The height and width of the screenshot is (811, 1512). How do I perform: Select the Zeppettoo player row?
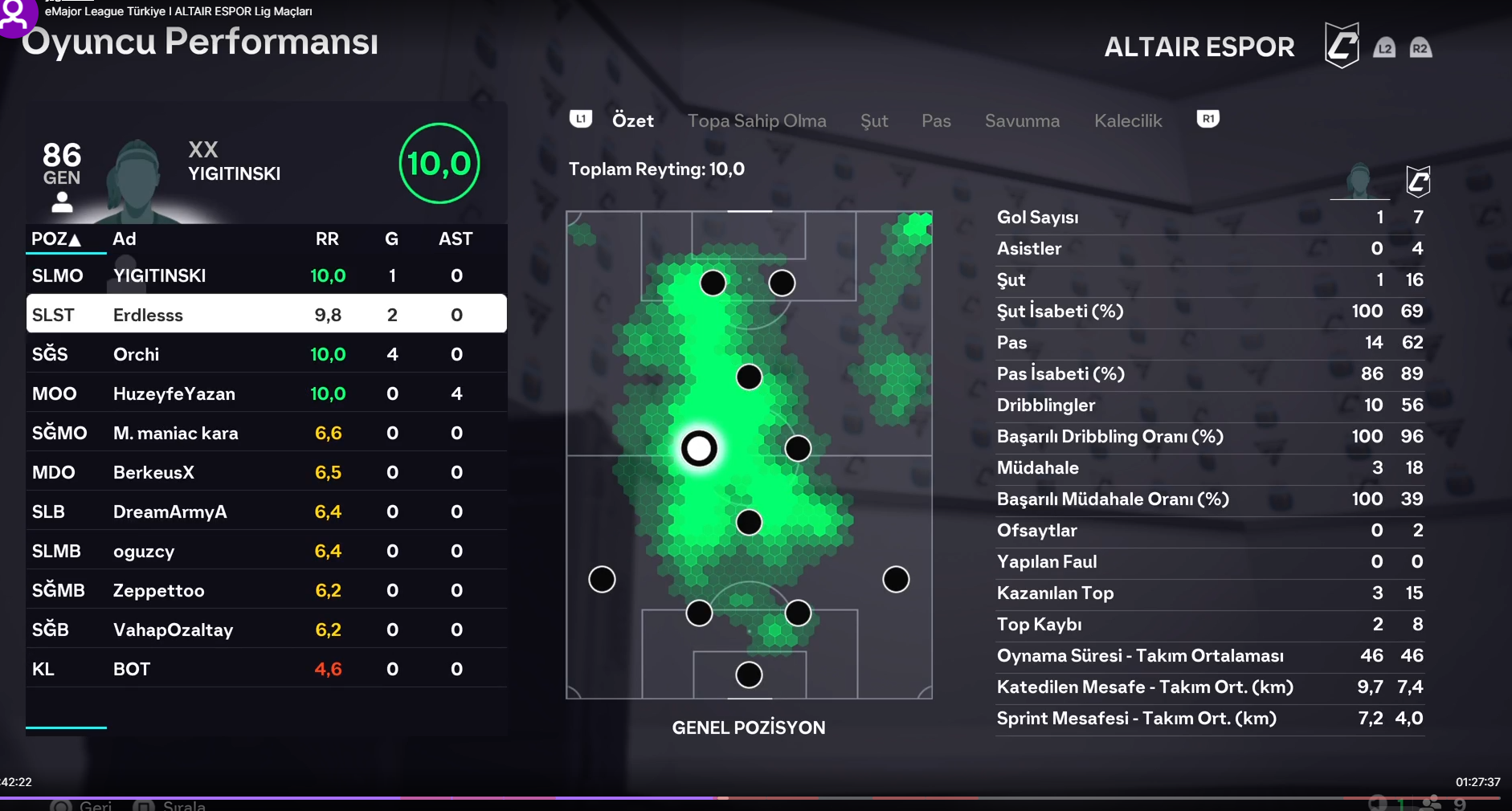[x=266, y=590]
